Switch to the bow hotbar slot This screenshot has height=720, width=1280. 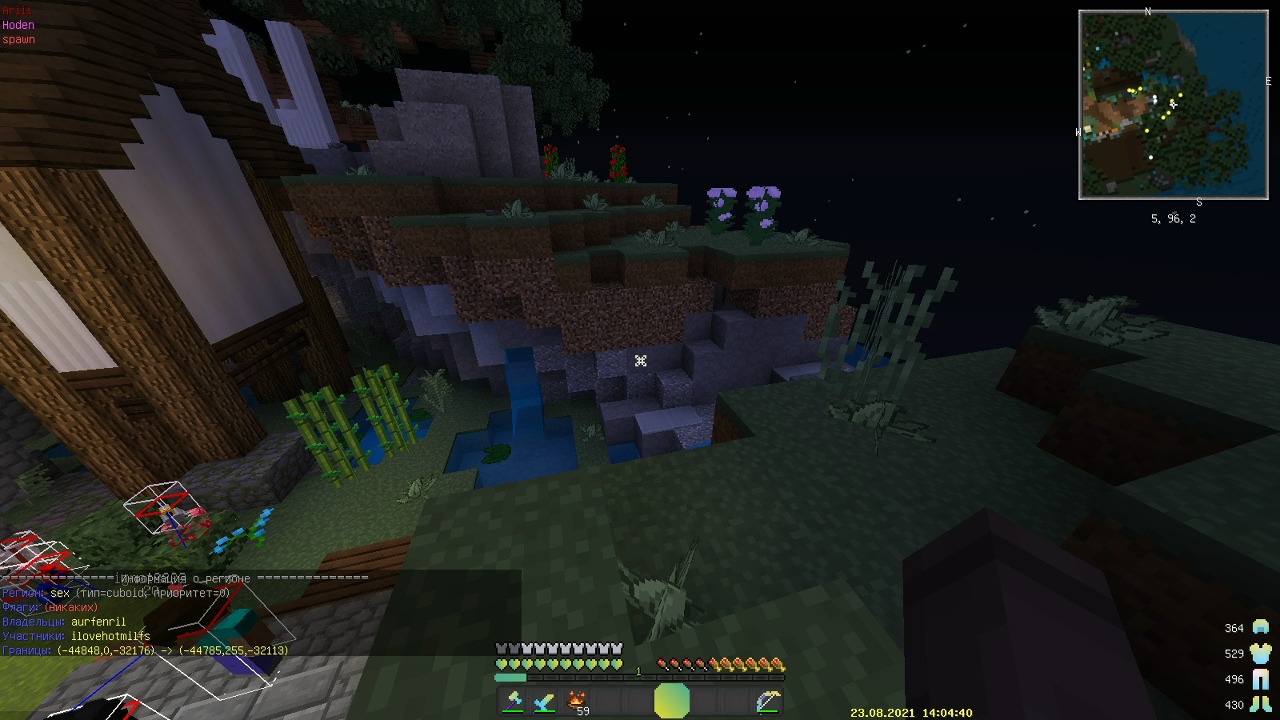click(x=767, y=701)
